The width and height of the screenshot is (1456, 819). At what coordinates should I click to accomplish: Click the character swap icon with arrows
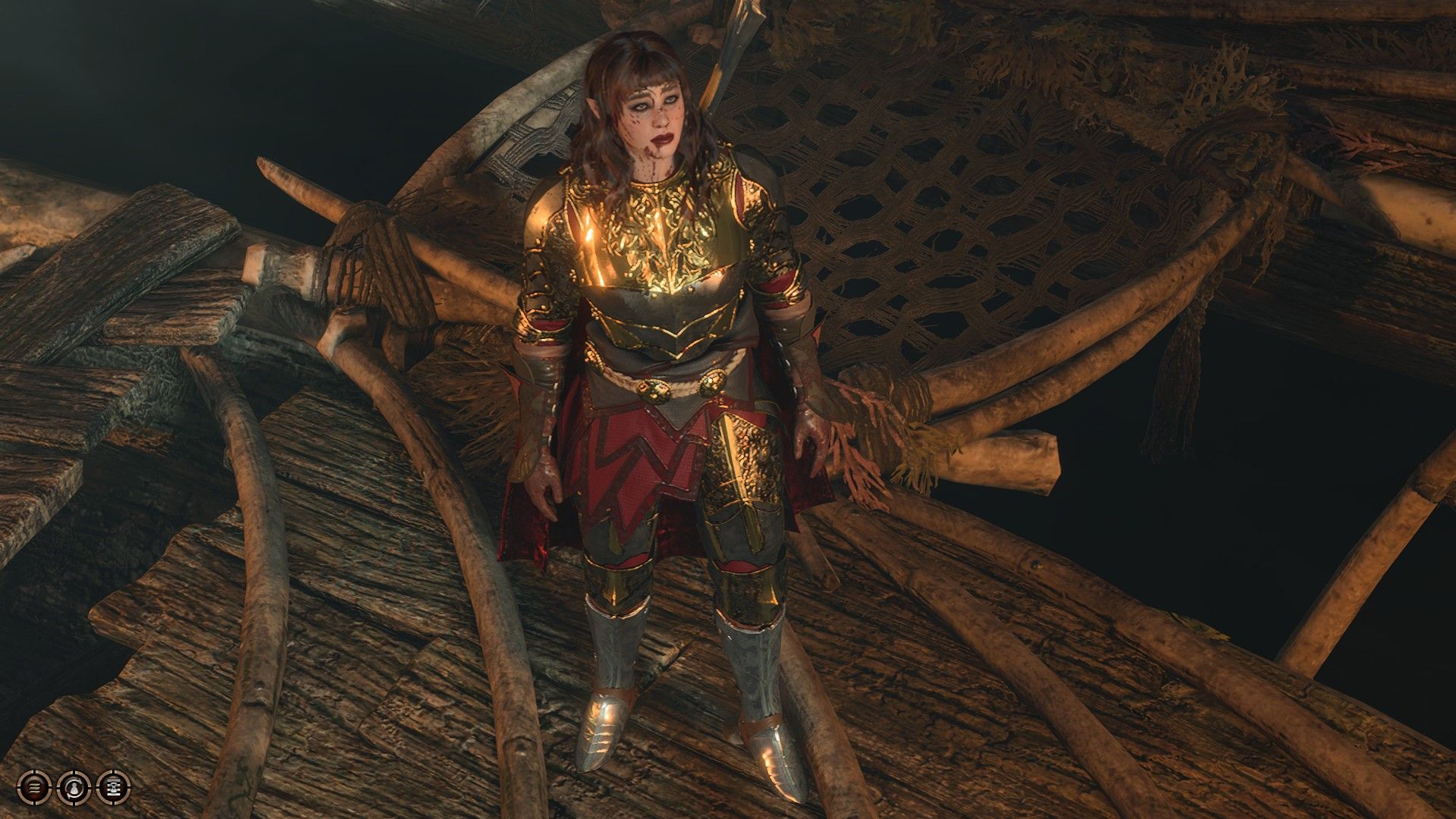pos(74,788)
